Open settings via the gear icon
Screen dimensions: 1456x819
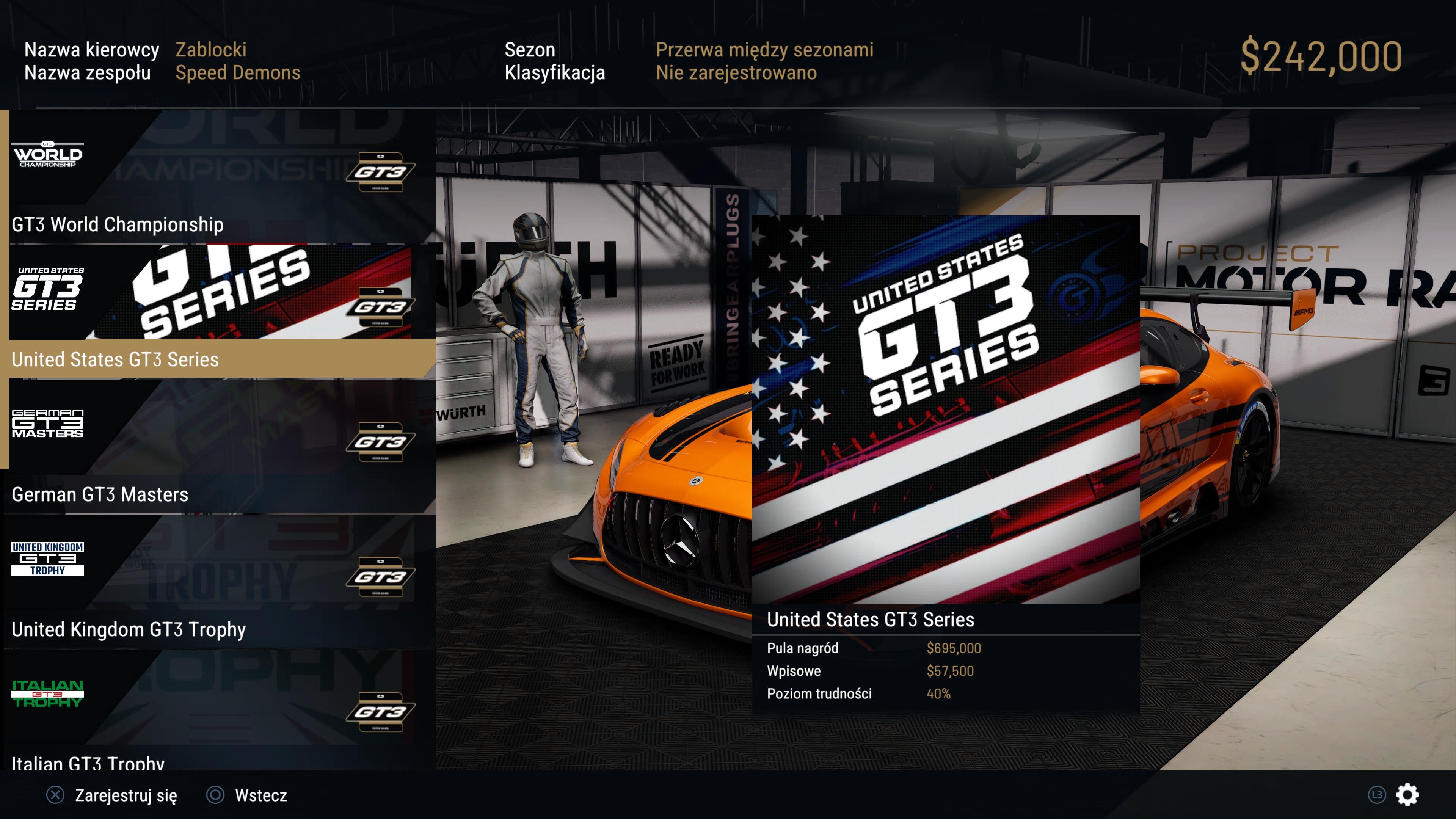1407,795
